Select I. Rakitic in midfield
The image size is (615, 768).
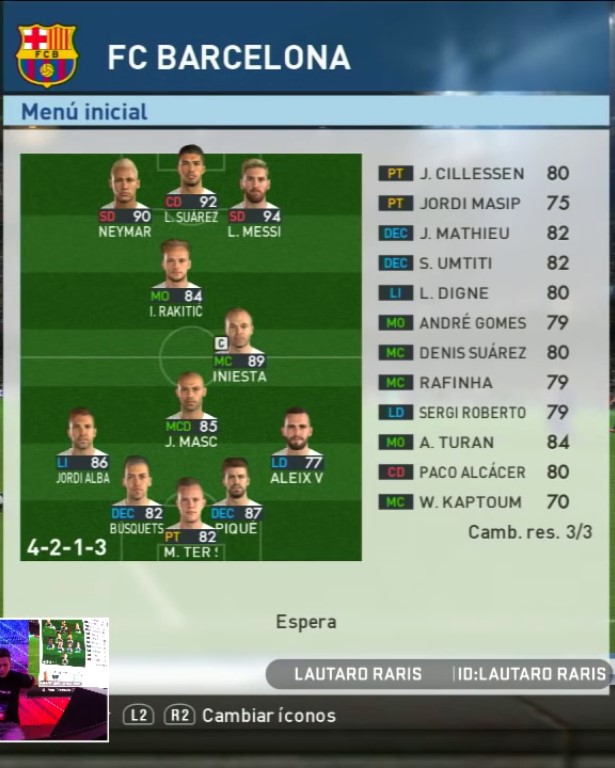click(176, 279)
